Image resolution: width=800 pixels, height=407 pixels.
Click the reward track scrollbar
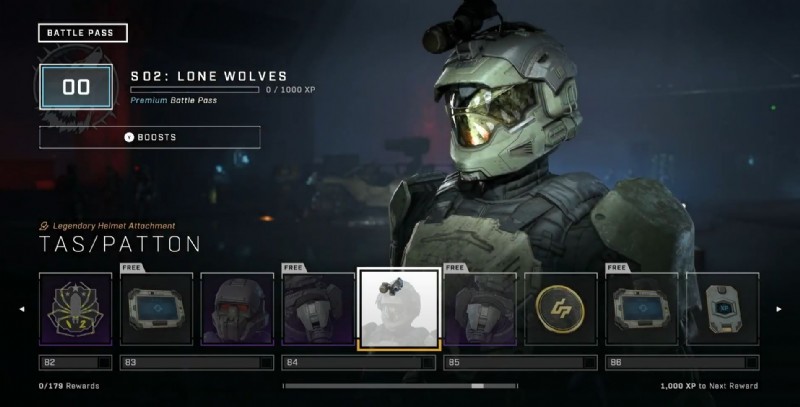(400, 385)
